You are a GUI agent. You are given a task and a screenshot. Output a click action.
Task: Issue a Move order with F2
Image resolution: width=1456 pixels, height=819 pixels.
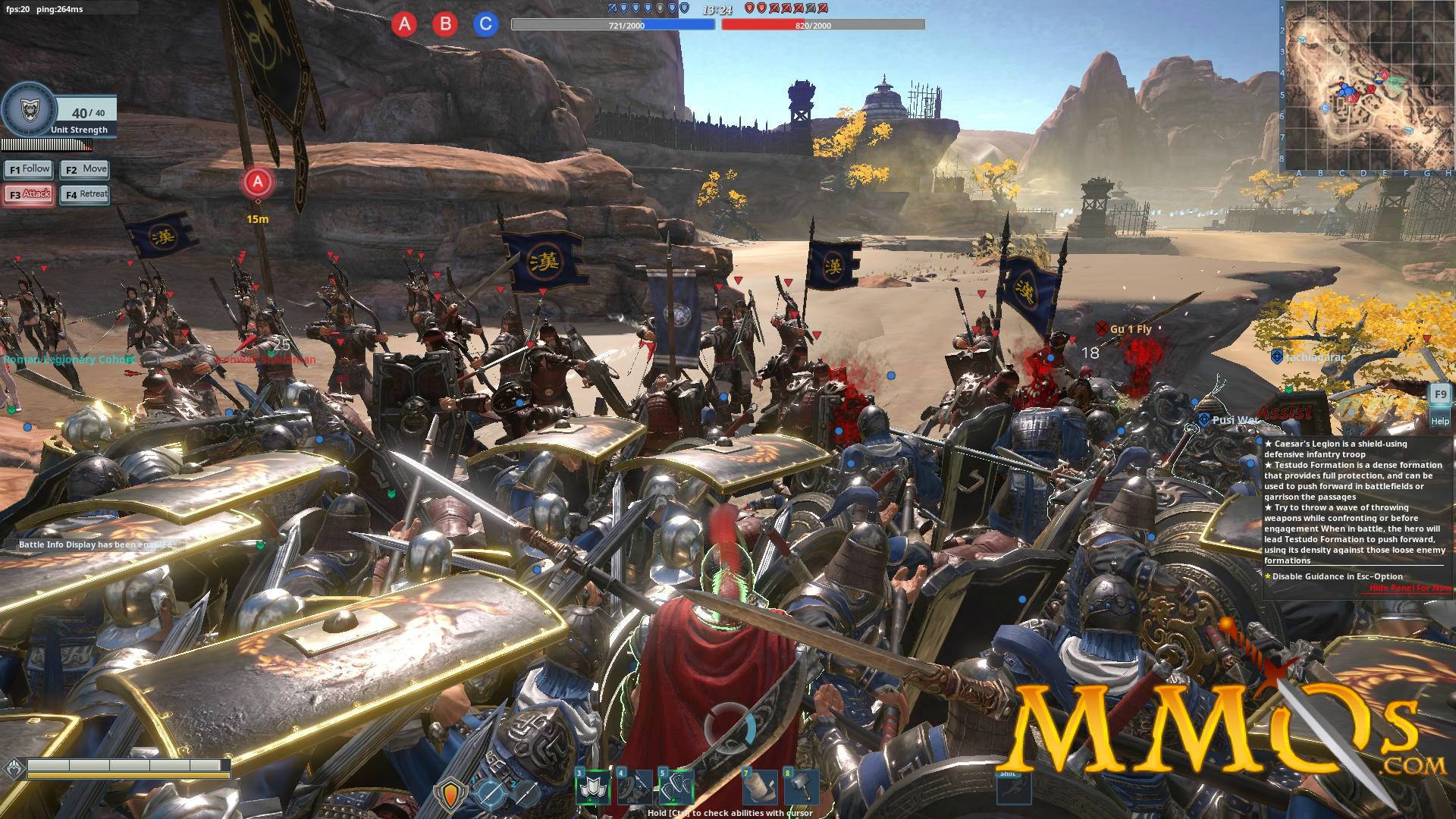[84, 168]
